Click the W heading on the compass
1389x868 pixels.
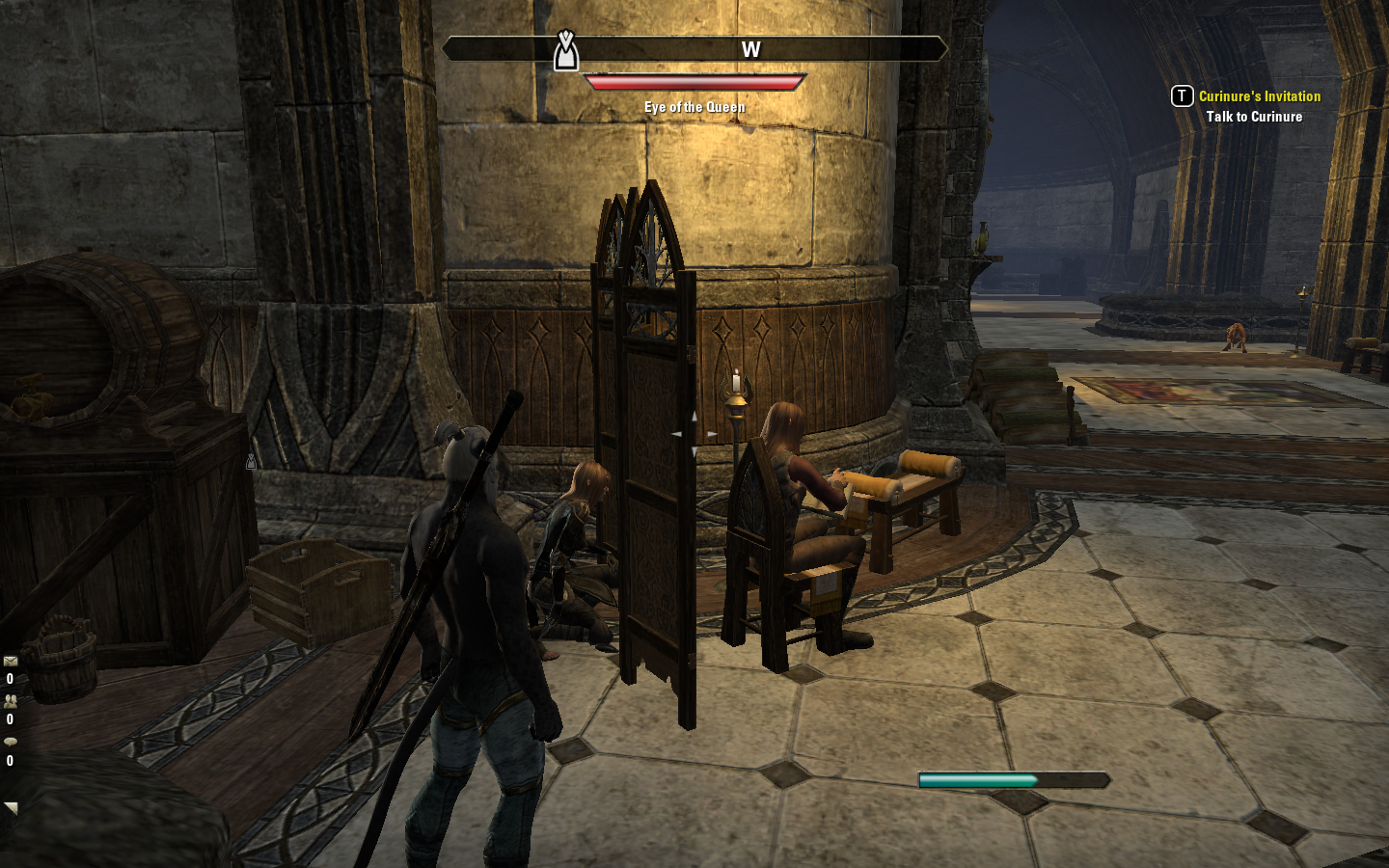(x=750, y=50)
